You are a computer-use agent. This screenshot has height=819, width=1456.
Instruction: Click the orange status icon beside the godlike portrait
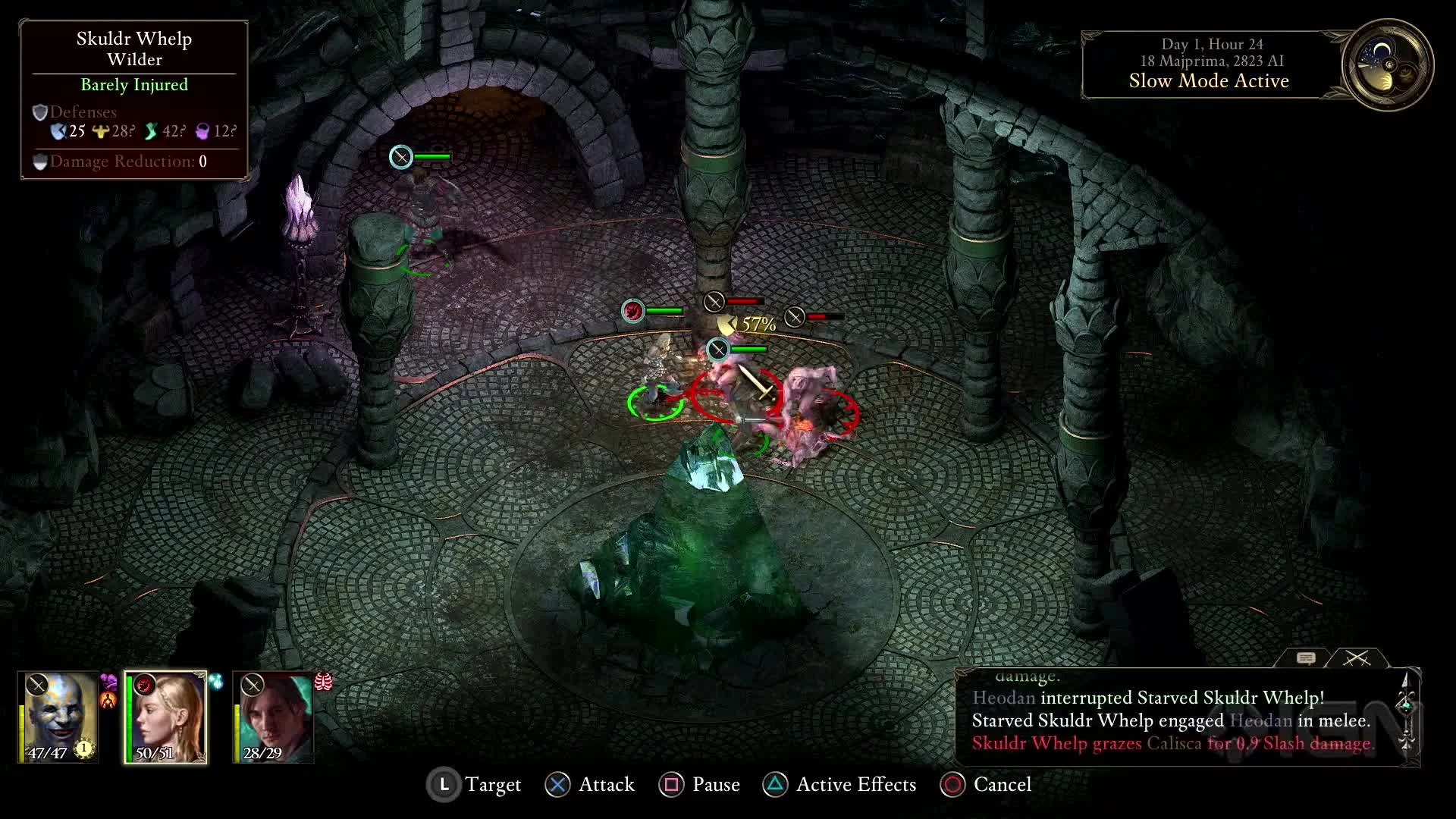[x=108, y=700]
